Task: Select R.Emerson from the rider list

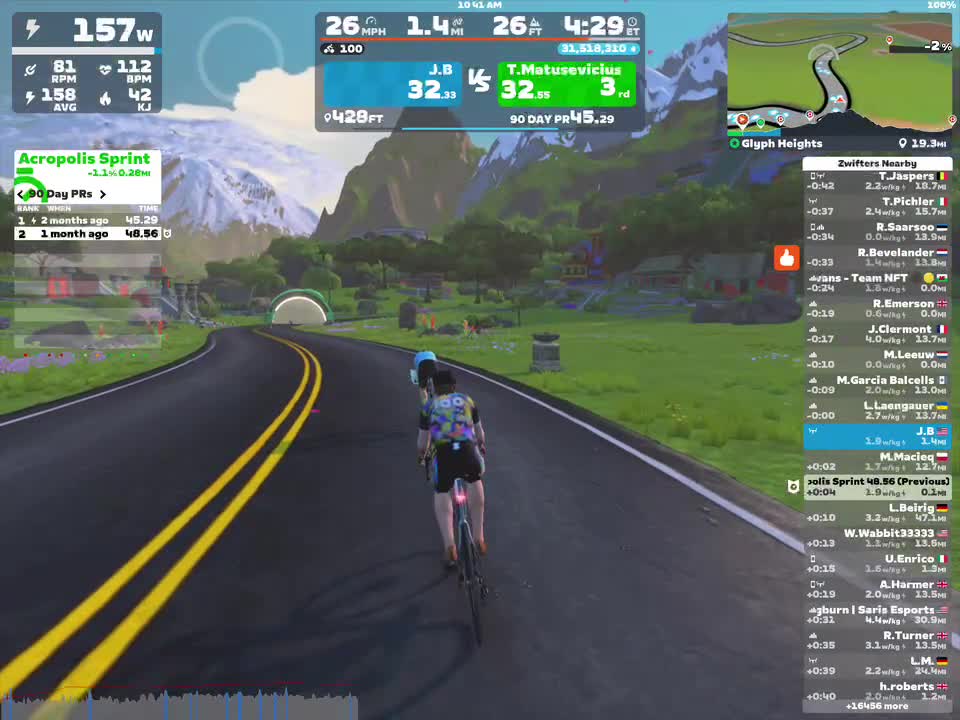Action: 877,308
